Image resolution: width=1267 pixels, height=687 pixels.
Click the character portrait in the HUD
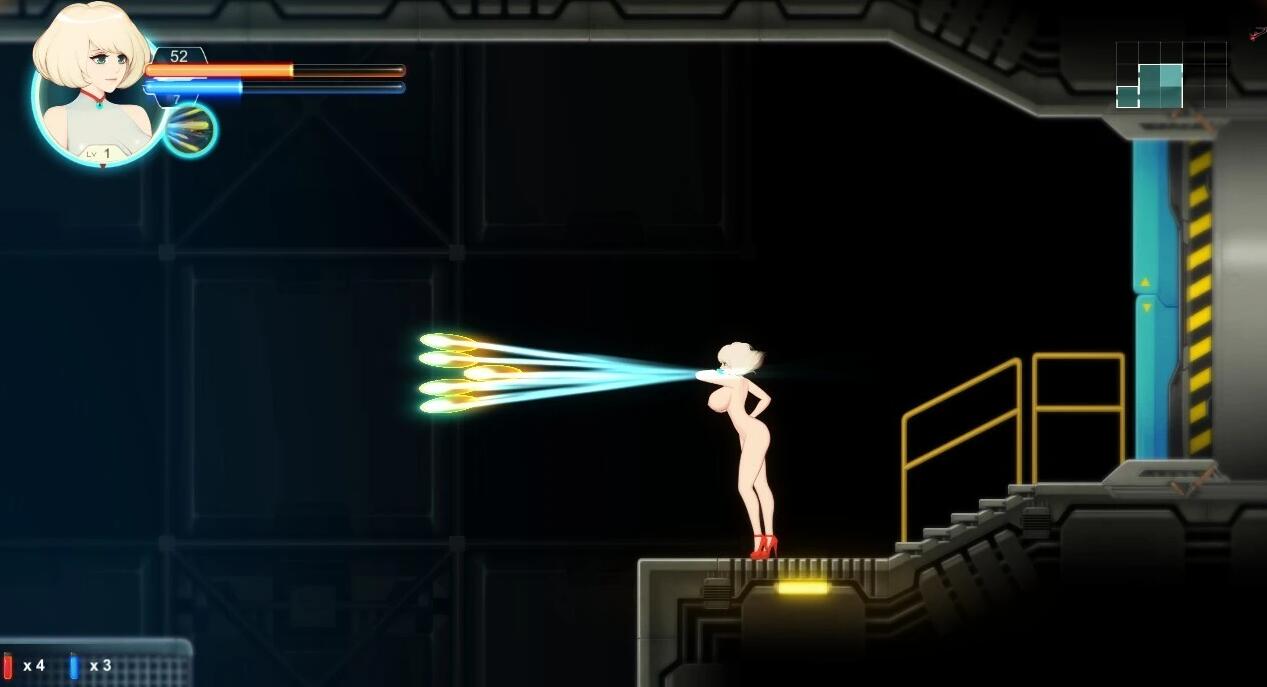(x=97, y=85)
